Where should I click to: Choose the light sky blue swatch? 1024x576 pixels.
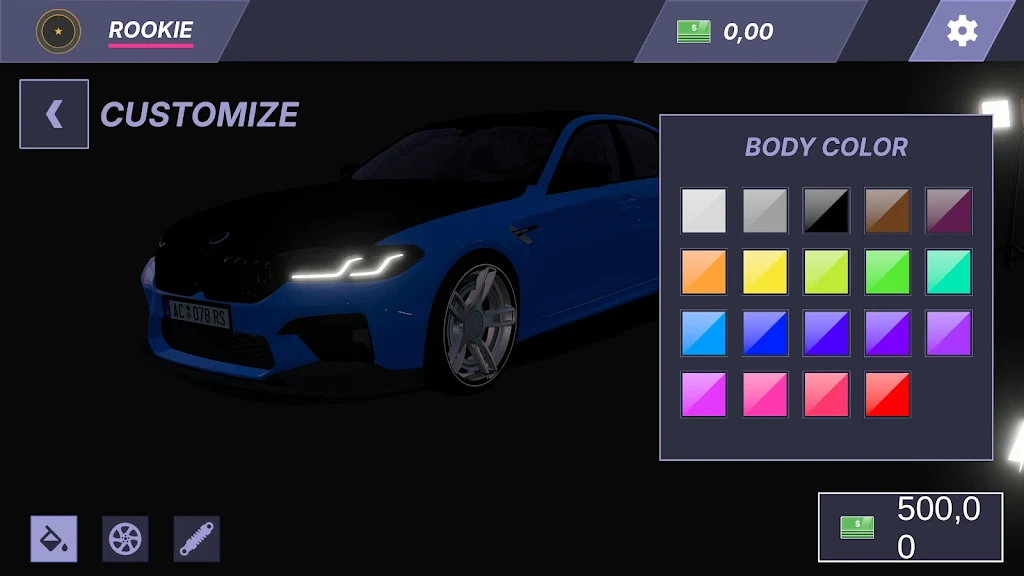704,333
